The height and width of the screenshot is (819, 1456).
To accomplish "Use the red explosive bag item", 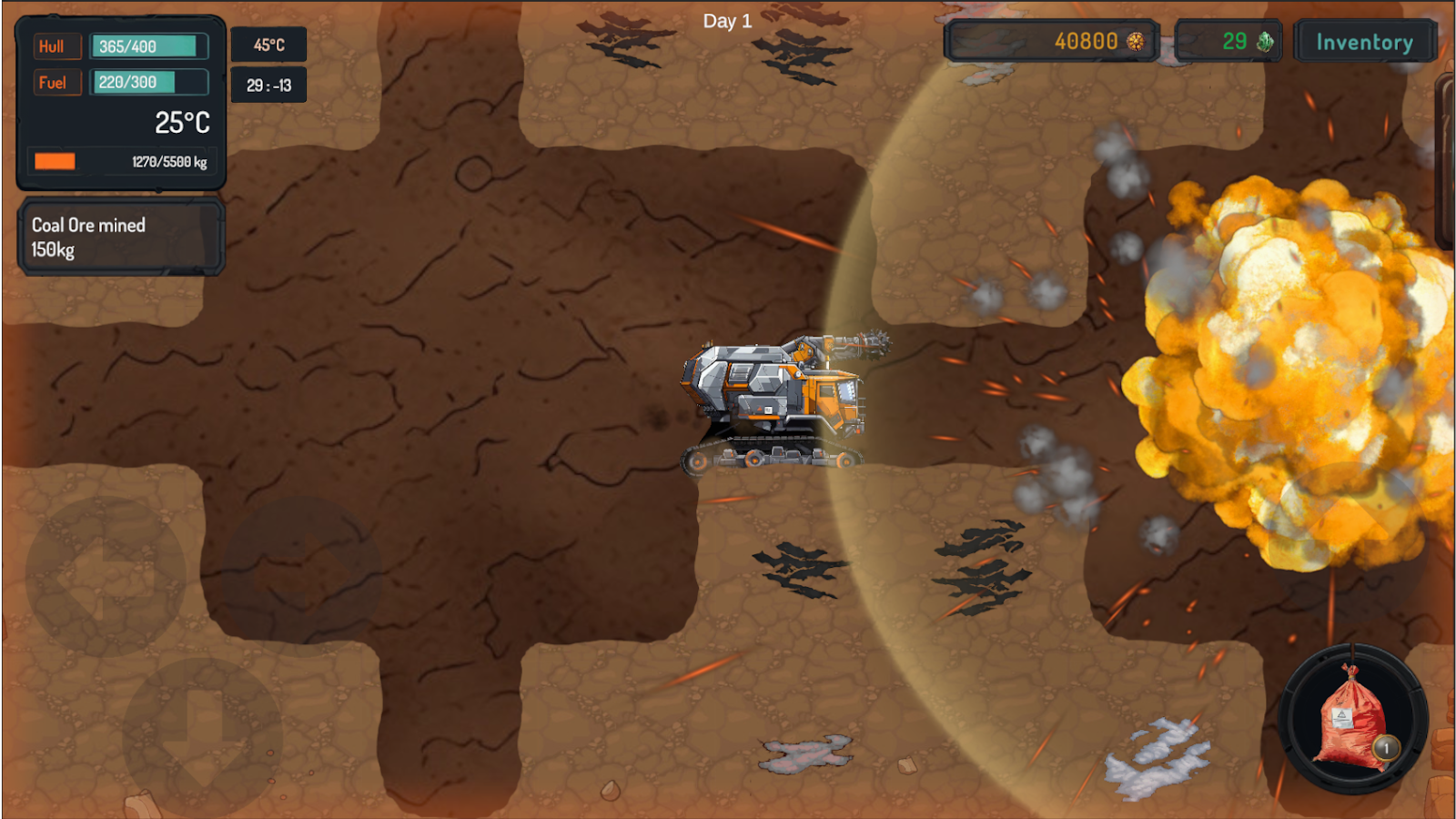I will 1353,720.
